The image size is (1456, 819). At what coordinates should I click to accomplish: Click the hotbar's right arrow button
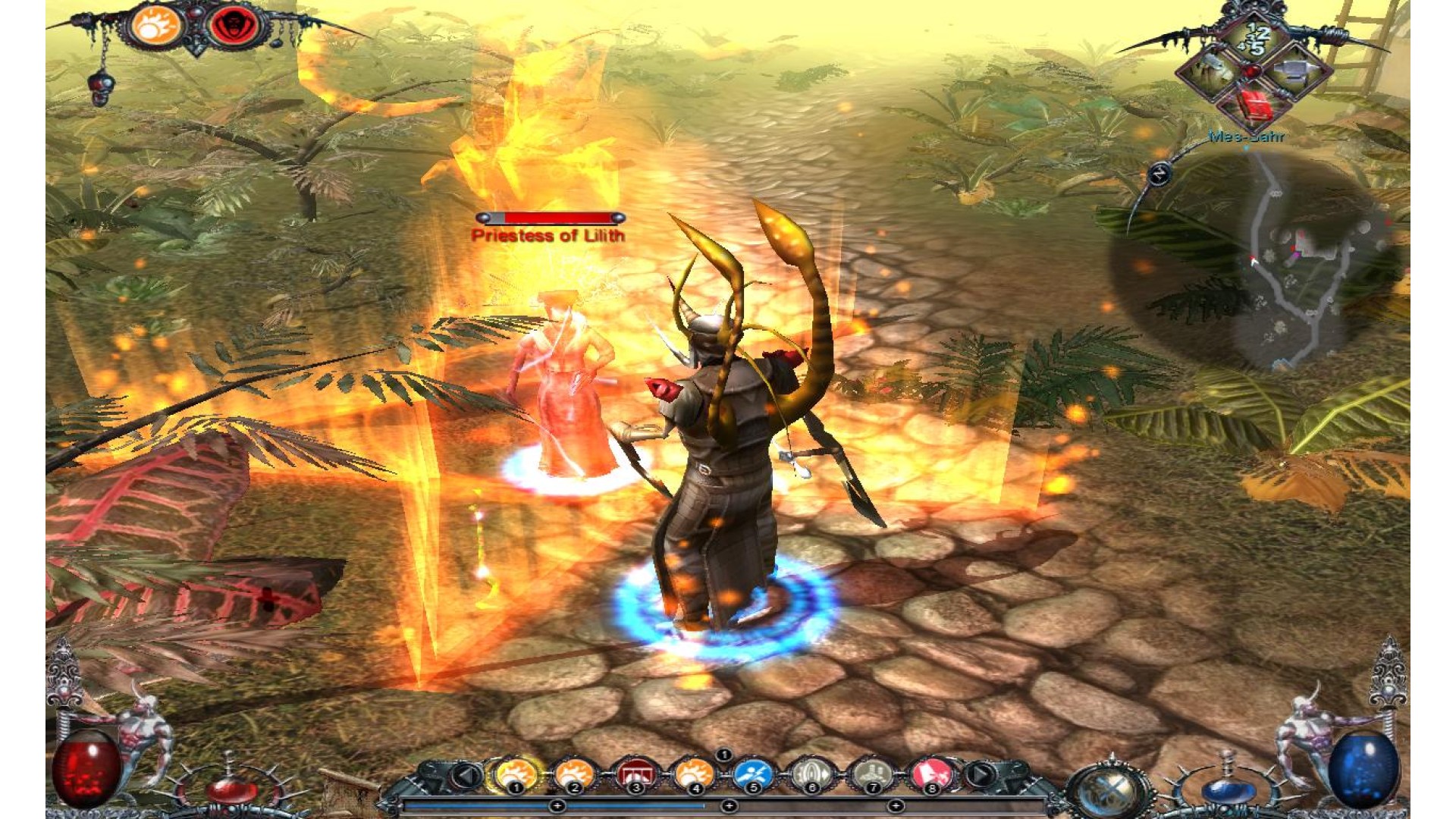pos(980,775)
